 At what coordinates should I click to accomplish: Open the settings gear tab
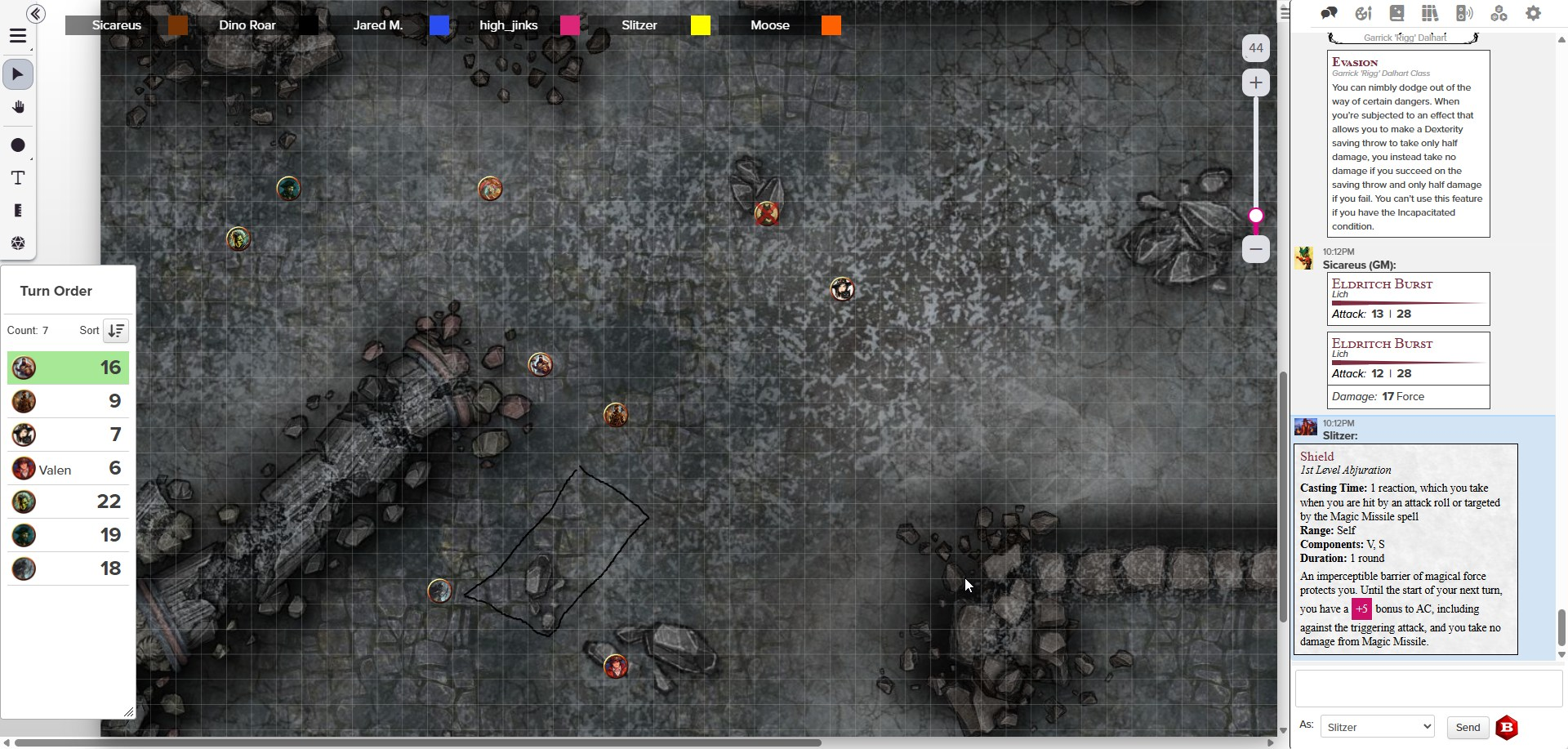(1534, 13)
